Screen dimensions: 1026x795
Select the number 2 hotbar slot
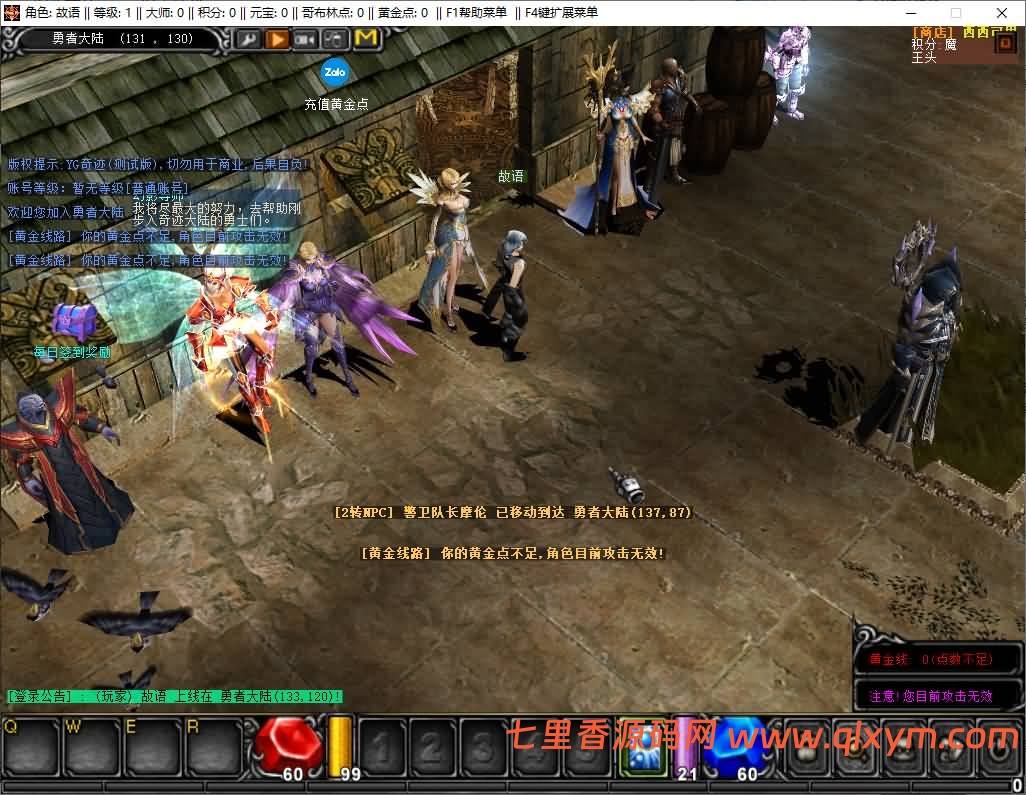(x=432, y=746)
